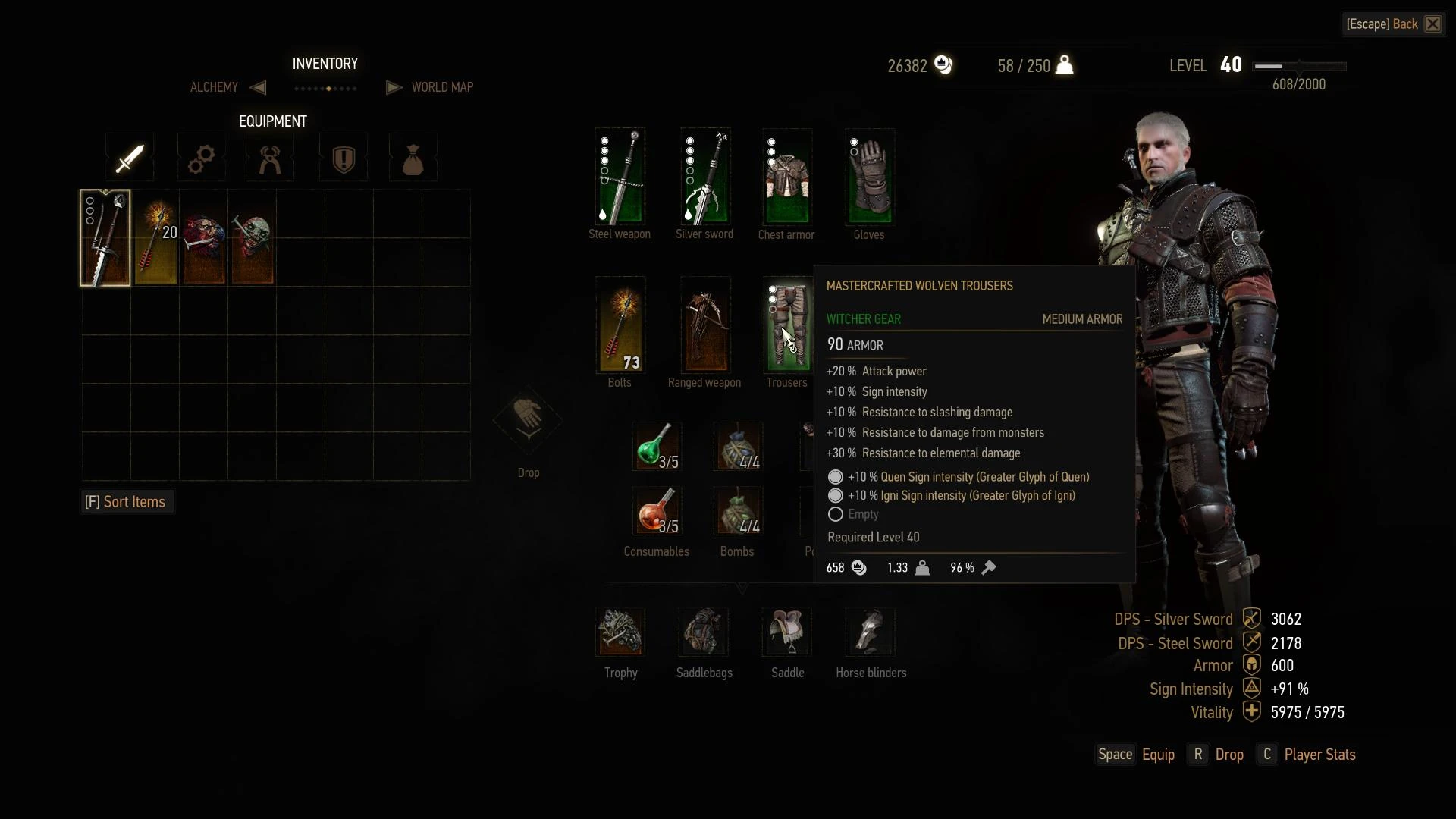
Task: Select the equipped steel weapon slot
Action: 620,177
